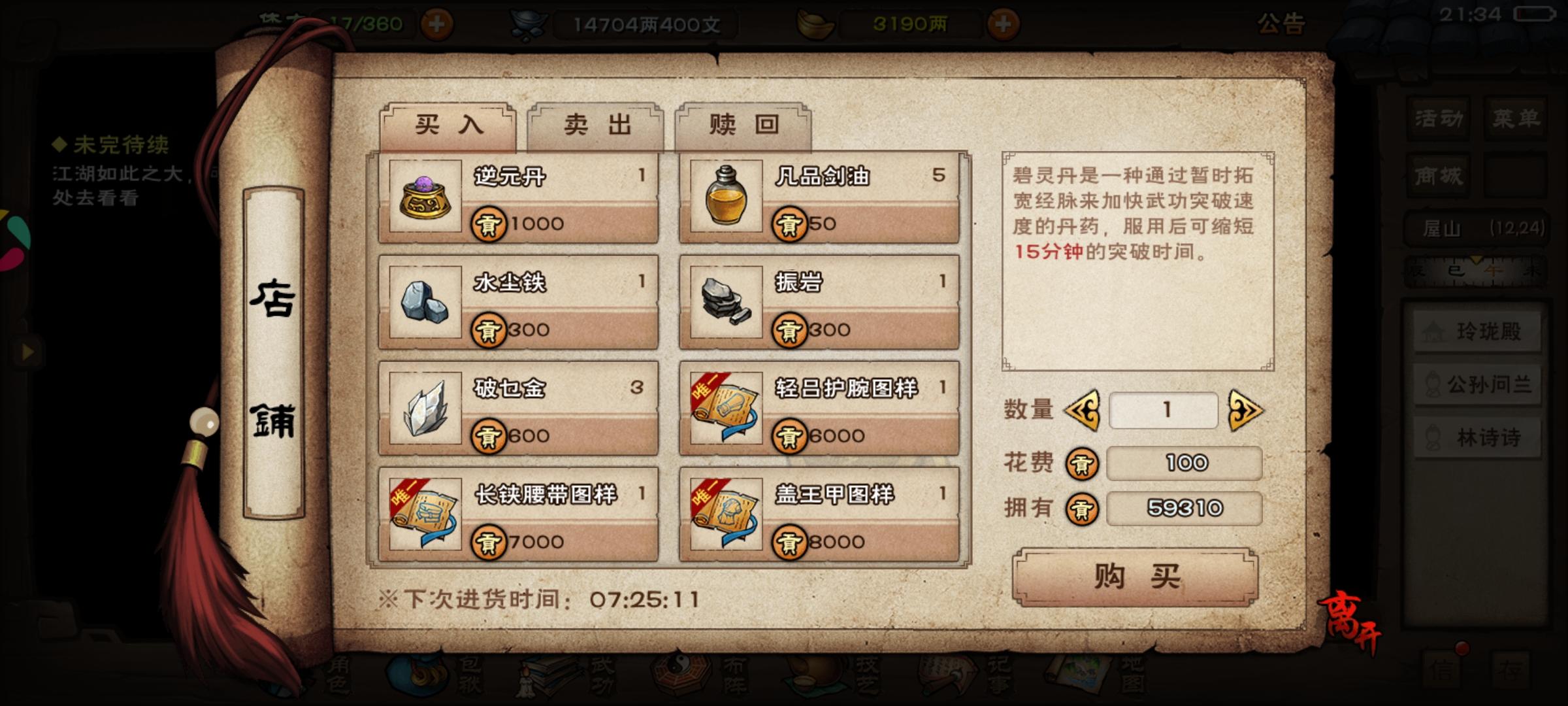
Task: Click the 午 marker on time slider
Action: click(1494, 271)
